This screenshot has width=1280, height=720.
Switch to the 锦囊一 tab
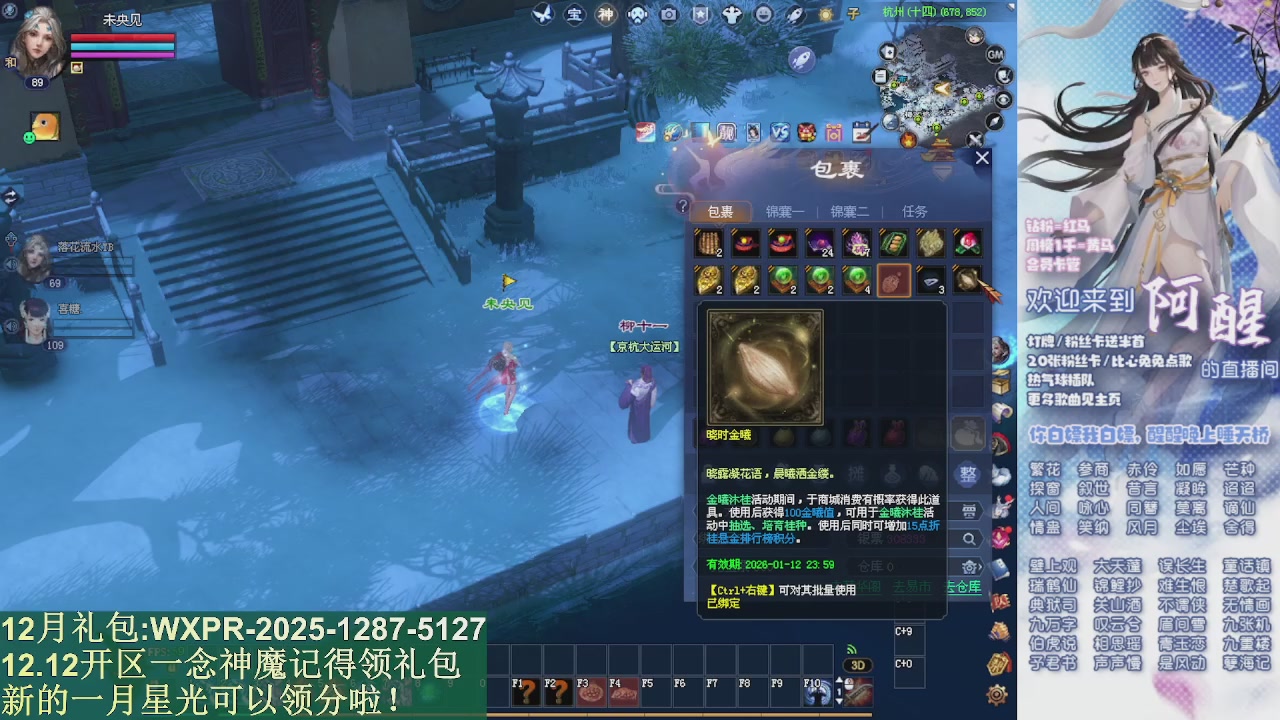[785, 212]
